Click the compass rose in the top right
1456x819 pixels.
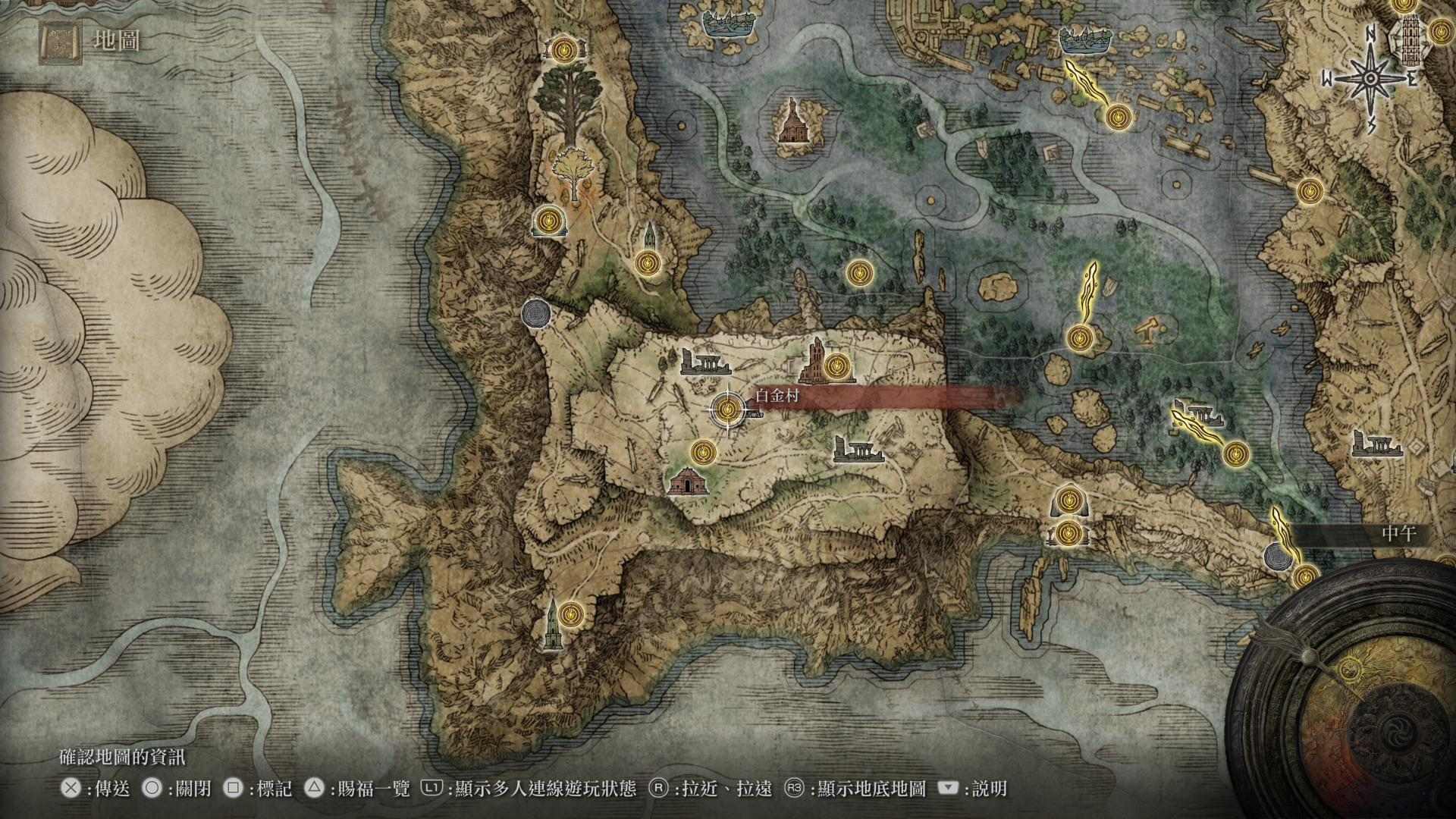point(1369,76)
